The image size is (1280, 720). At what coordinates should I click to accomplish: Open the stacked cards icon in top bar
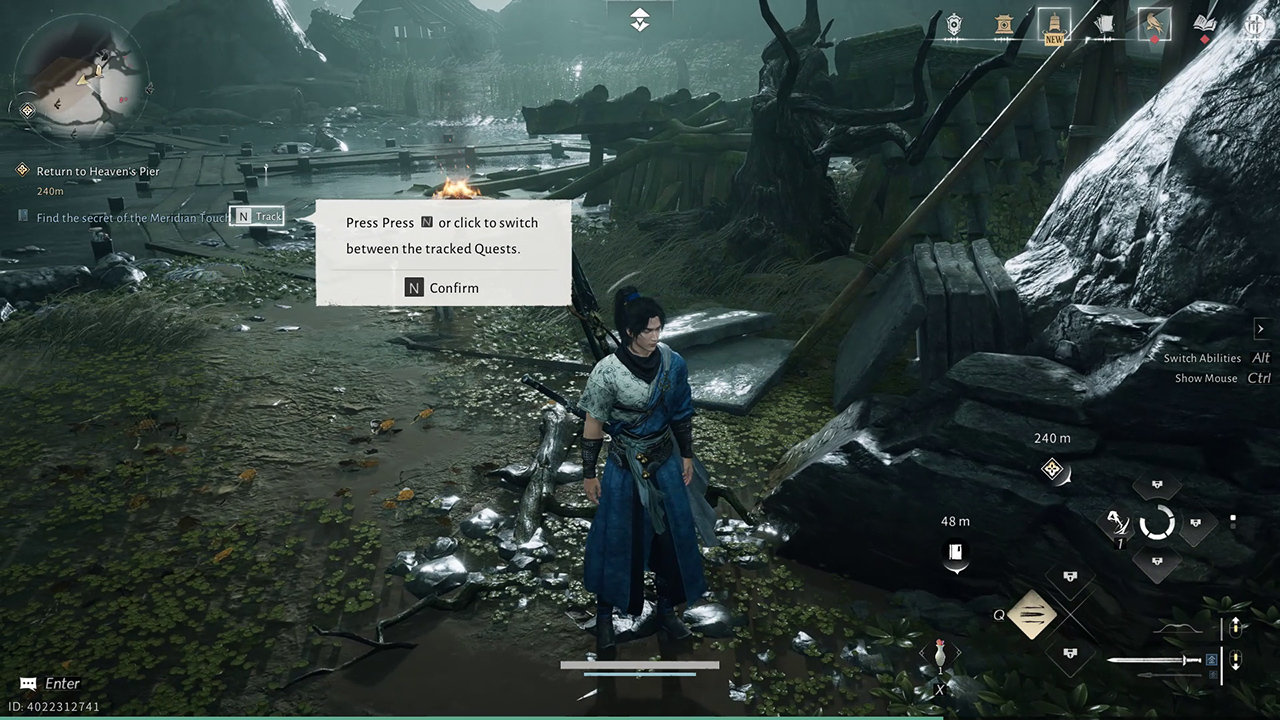1104,24
